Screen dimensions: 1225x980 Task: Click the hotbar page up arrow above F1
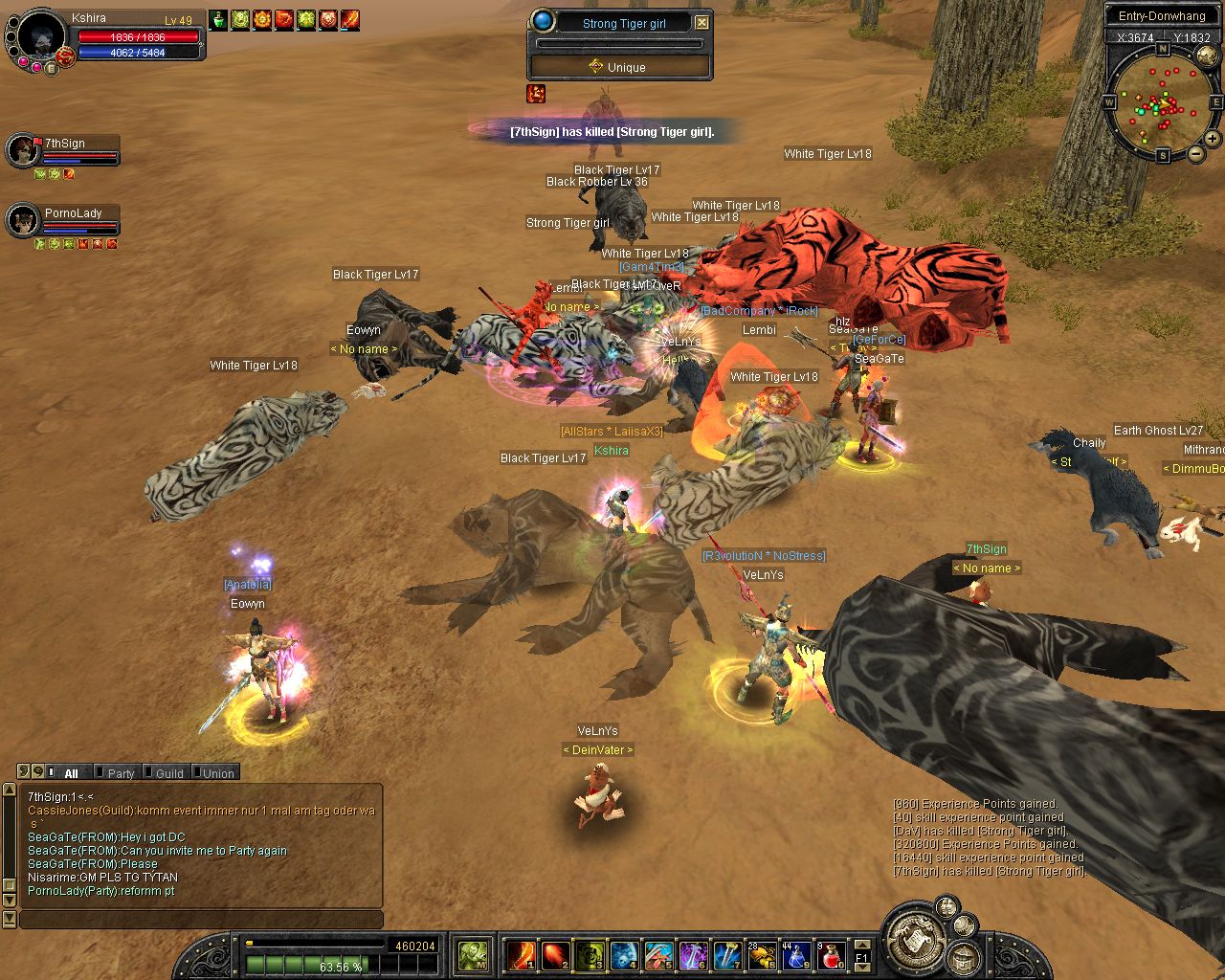point(862,945)
